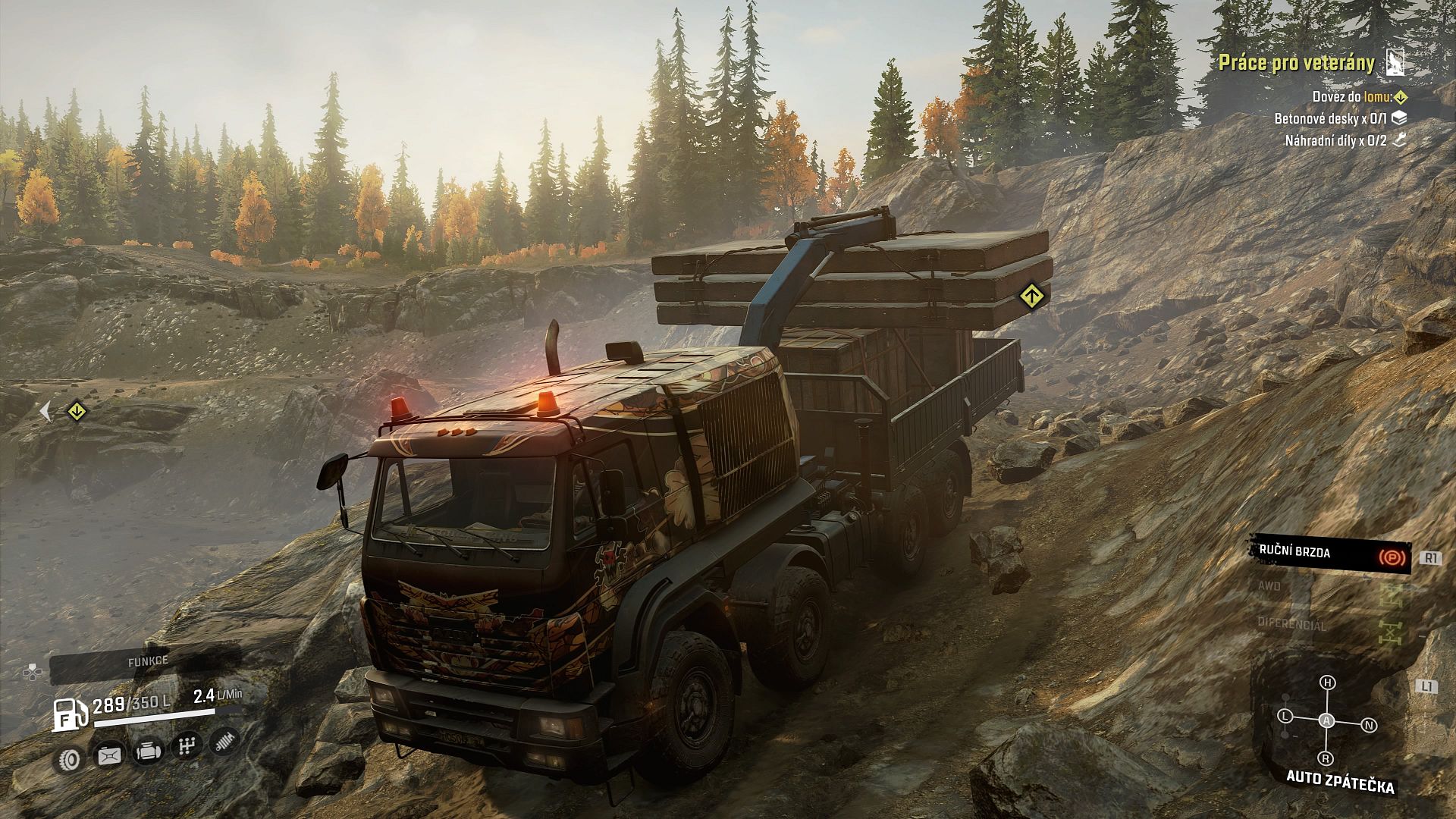Screen dimensions: 1456x819
Task: Shift gearbox to R reverse
Action: pos(1326,758)
